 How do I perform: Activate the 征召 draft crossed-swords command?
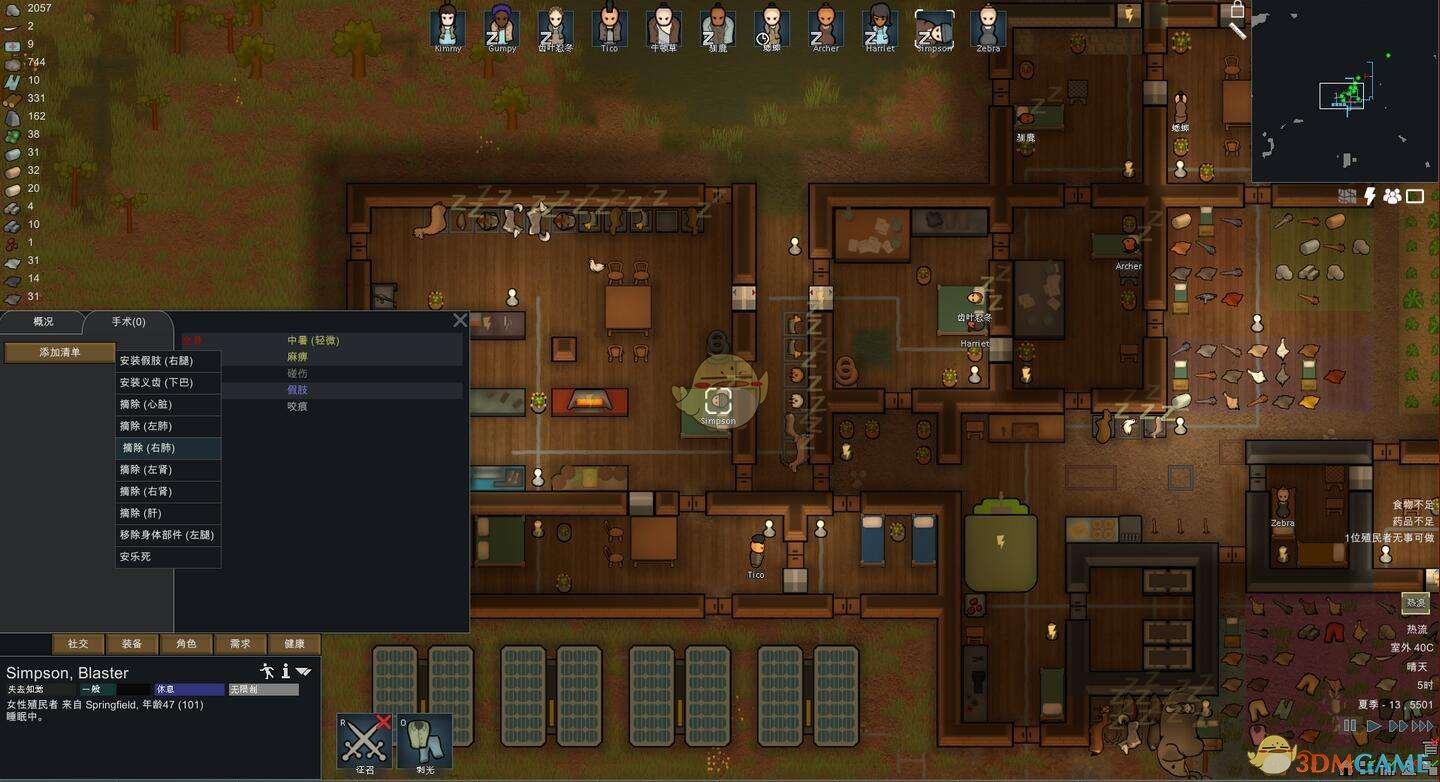(364, 741)
